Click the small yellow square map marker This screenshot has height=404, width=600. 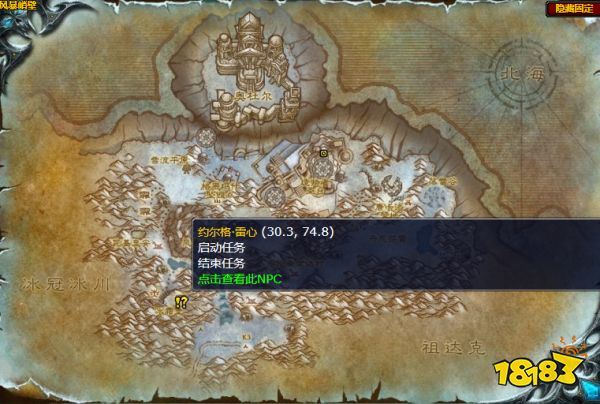pyautogui.click(x=324, y=152)
